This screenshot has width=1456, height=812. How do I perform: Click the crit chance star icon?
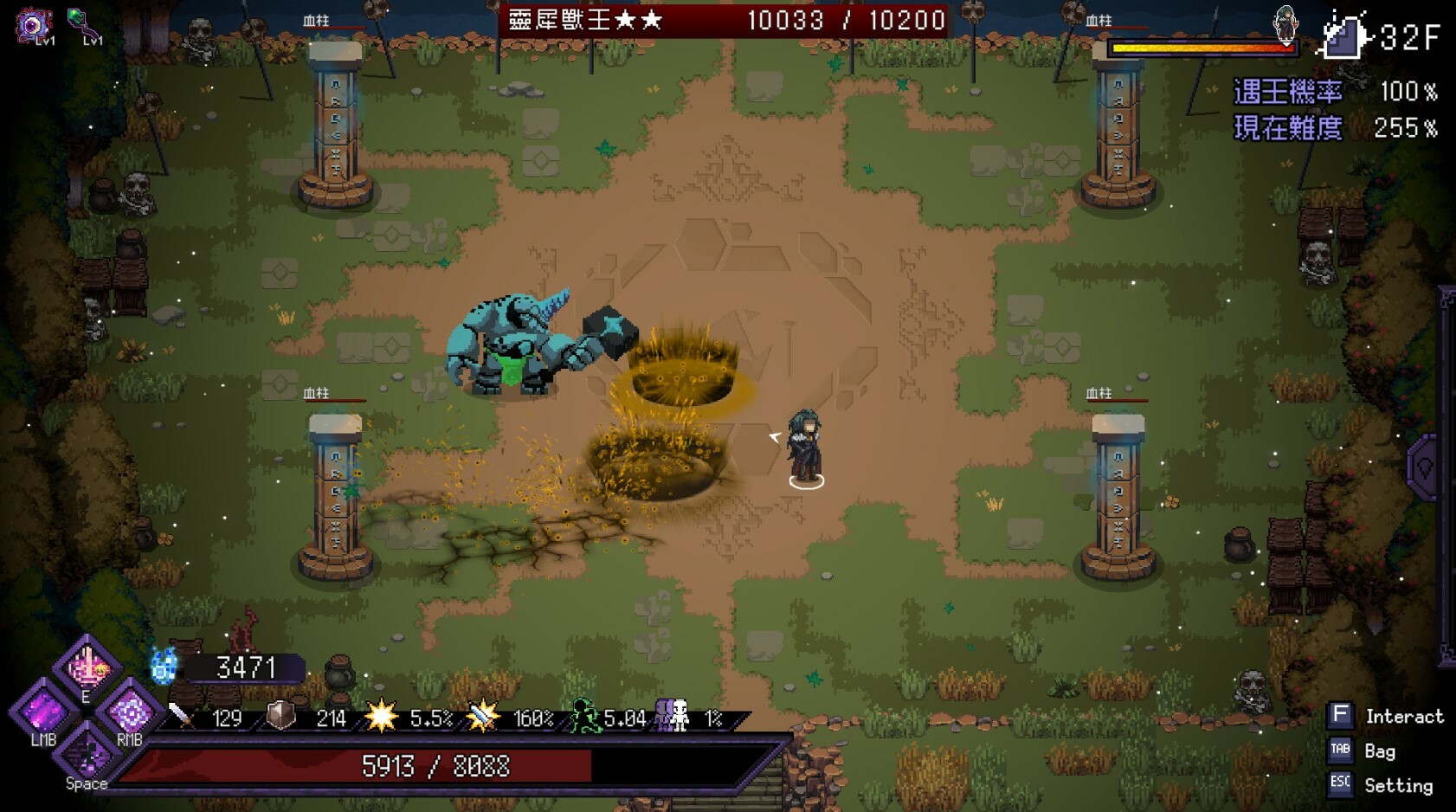(x=381, y=716)
